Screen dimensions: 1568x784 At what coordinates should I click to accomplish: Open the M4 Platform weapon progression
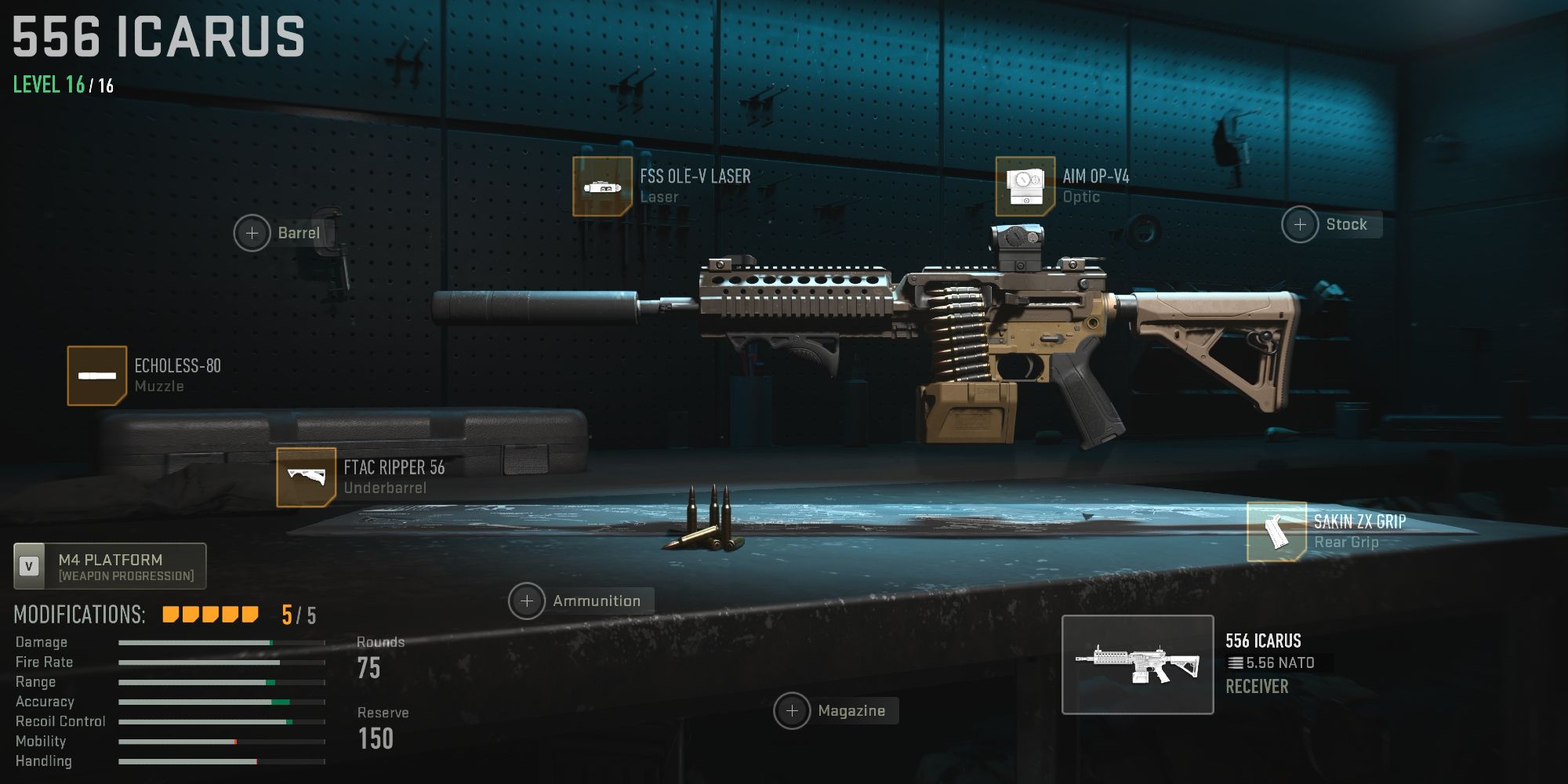coord(109,565)
